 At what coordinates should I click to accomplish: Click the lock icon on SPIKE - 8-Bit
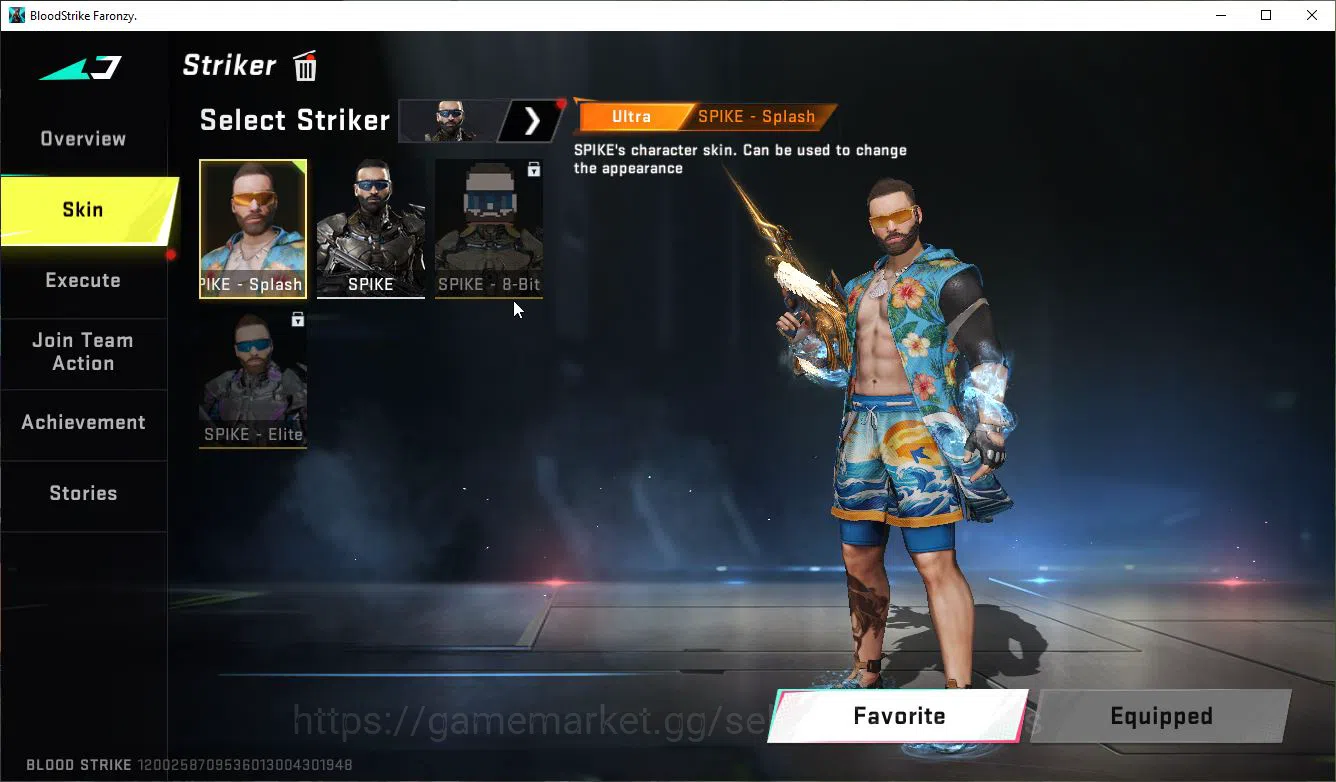[x=533, y=170]
